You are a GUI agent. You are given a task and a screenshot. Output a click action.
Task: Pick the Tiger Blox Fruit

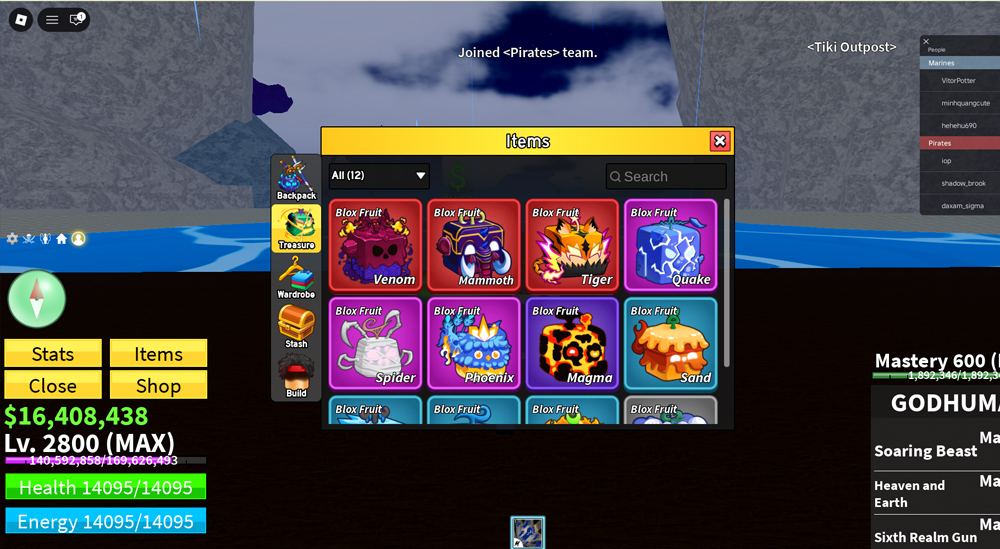[x=572, y=245]
